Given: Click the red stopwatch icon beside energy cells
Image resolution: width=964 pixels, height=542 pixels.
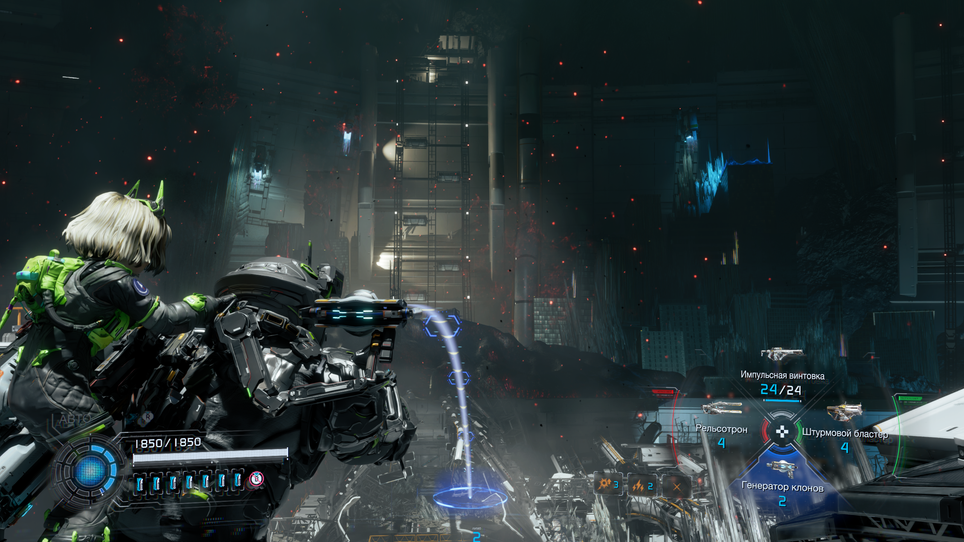Looking at the screenshot, I should pos(257,479).
